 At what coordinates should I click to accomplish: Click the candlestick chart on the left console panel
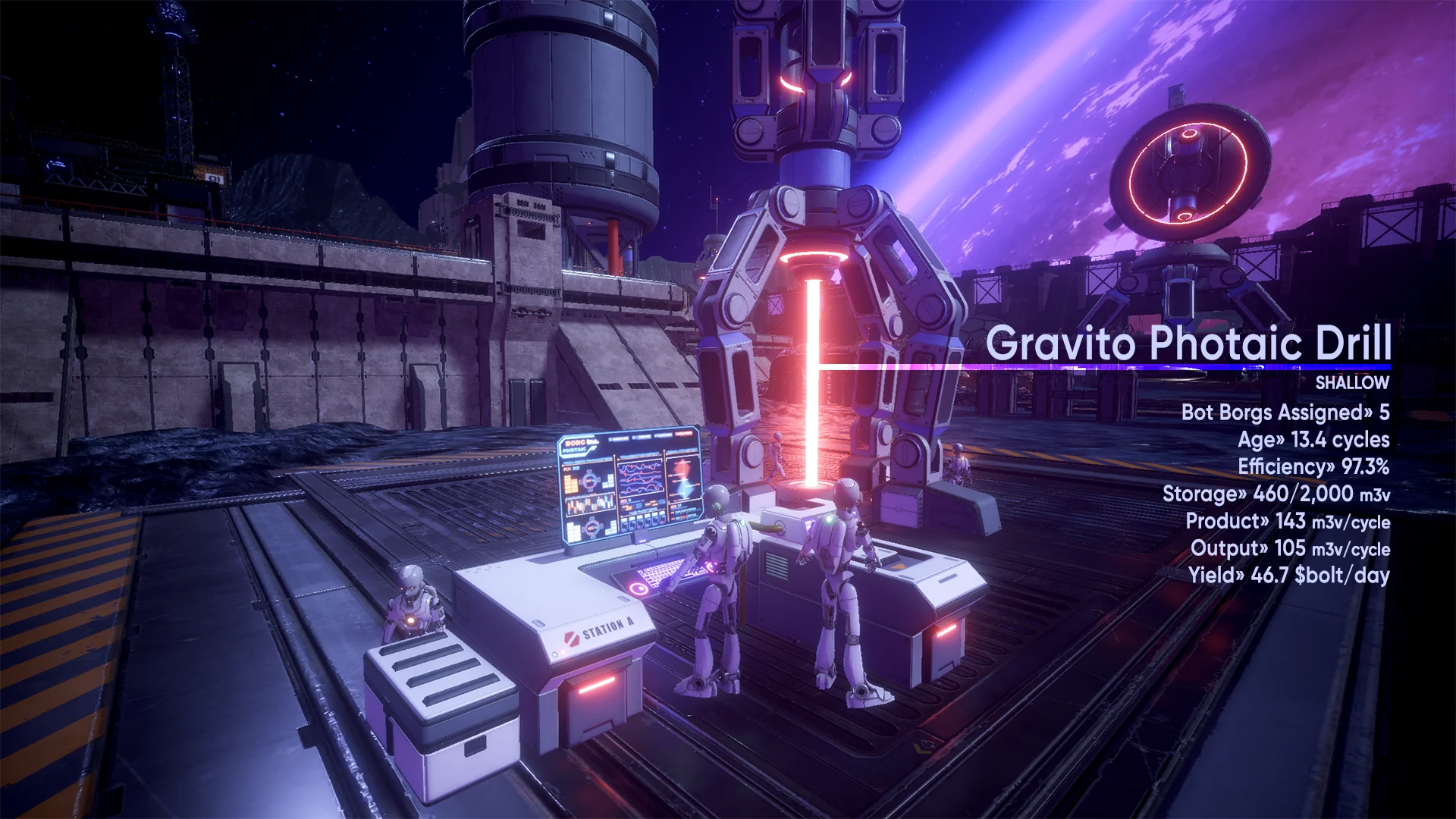(589, 505)
